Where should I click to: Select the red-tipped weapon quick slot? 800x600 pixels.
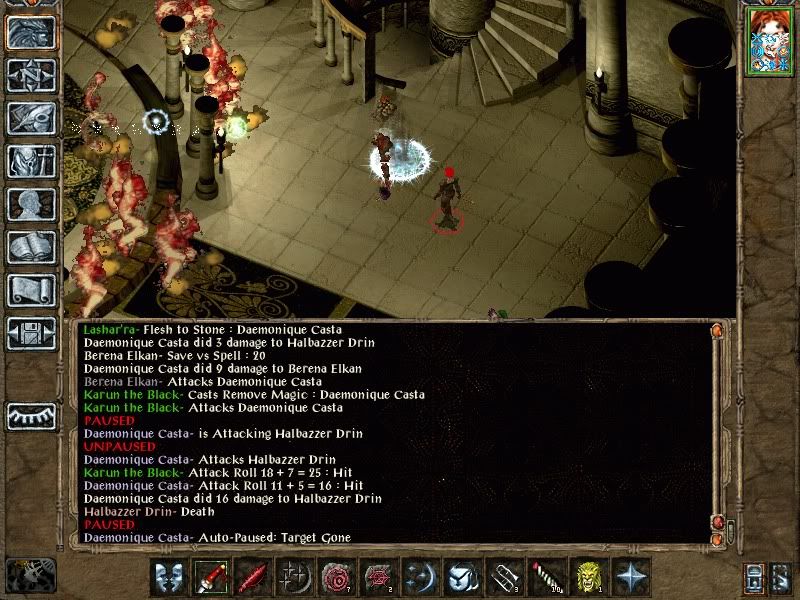[211, 577]
